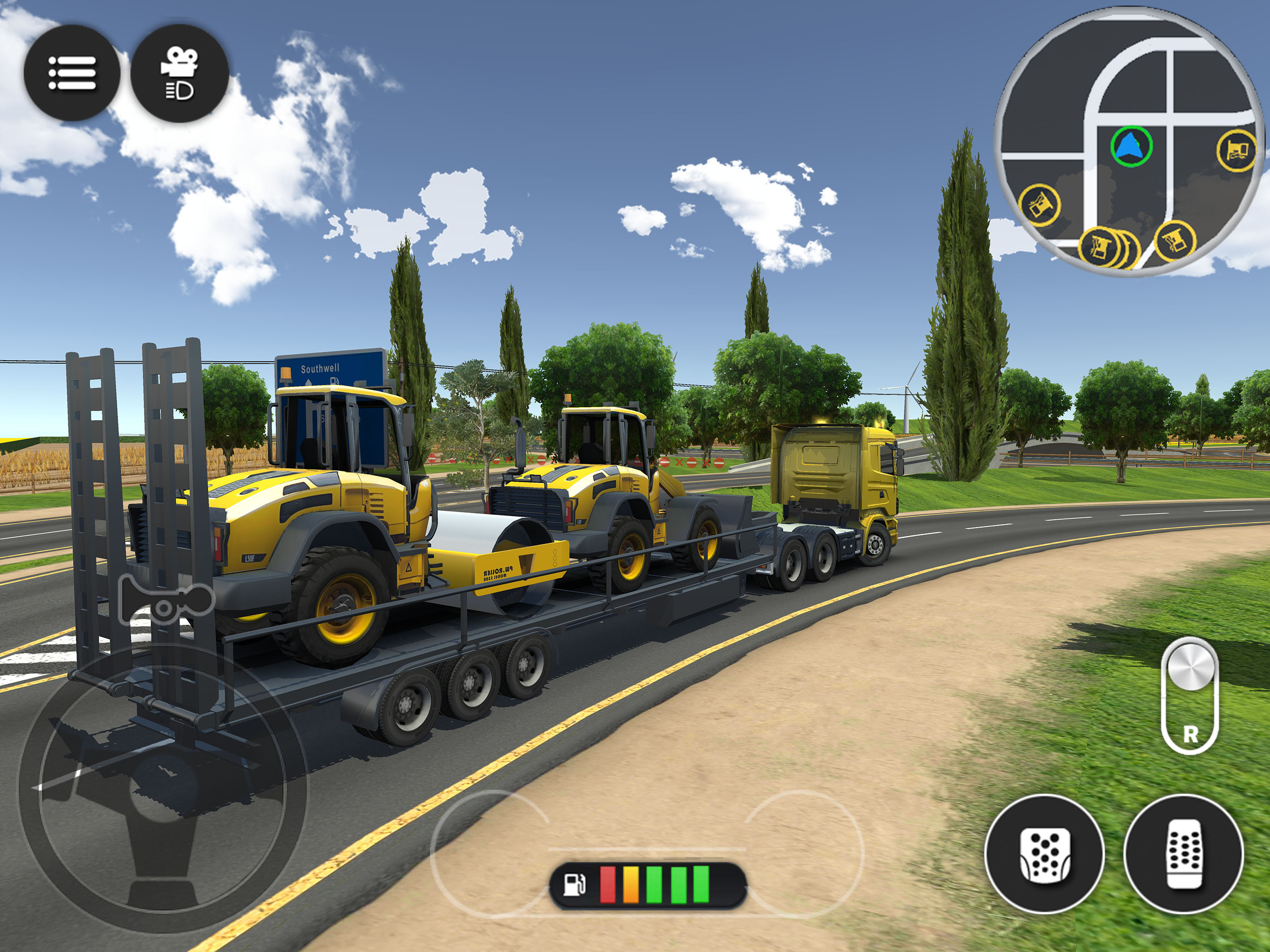
Task: Select the blue player arrow on minimap
Action: pos(1131,146)
